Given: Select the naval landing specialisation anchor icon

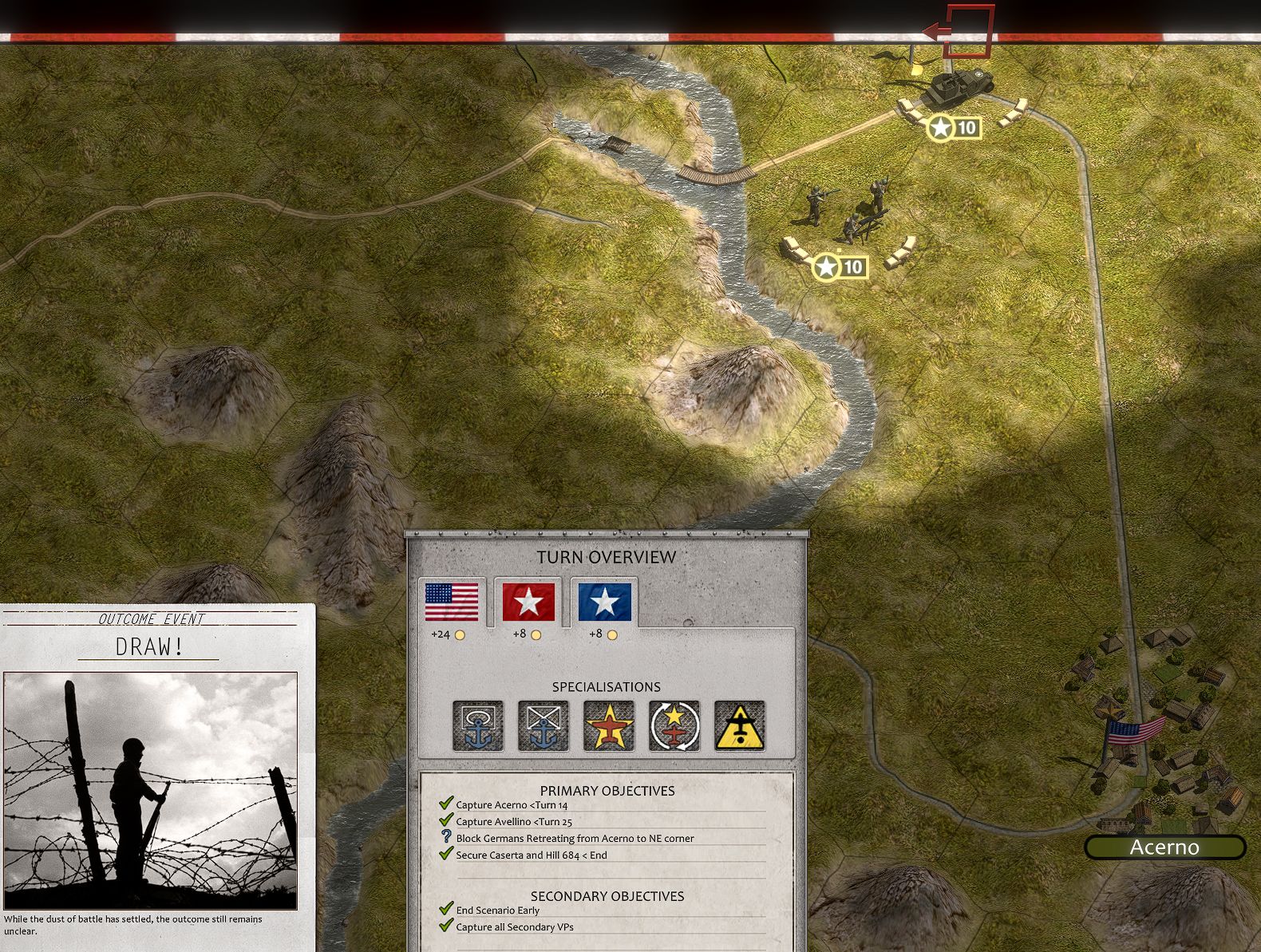Looking at the screenshot, I should pyautogui.click(x=479, y=726).
